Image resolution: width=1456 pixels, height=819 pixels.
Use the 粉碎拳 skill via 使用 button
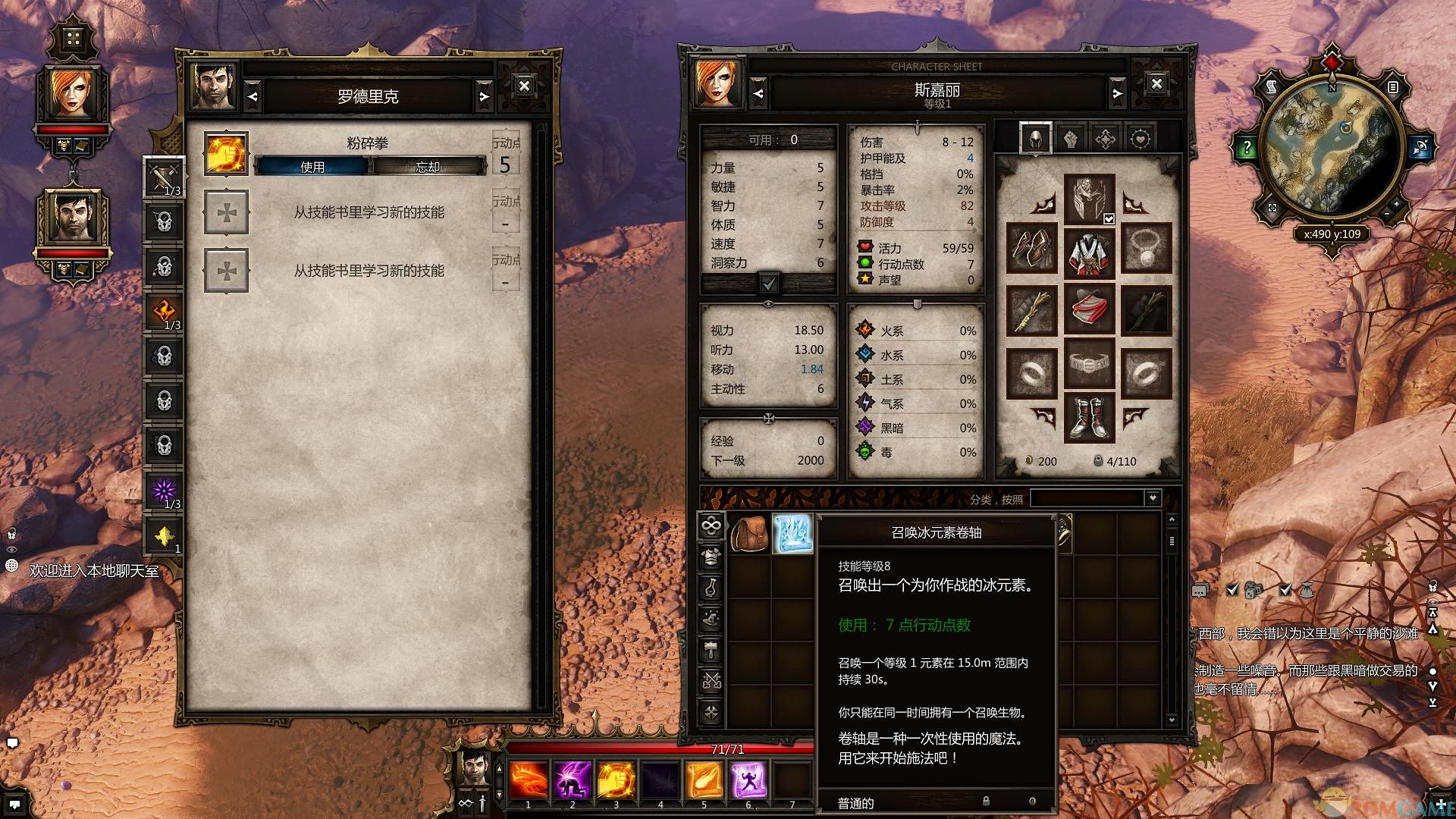coord(312,167)
